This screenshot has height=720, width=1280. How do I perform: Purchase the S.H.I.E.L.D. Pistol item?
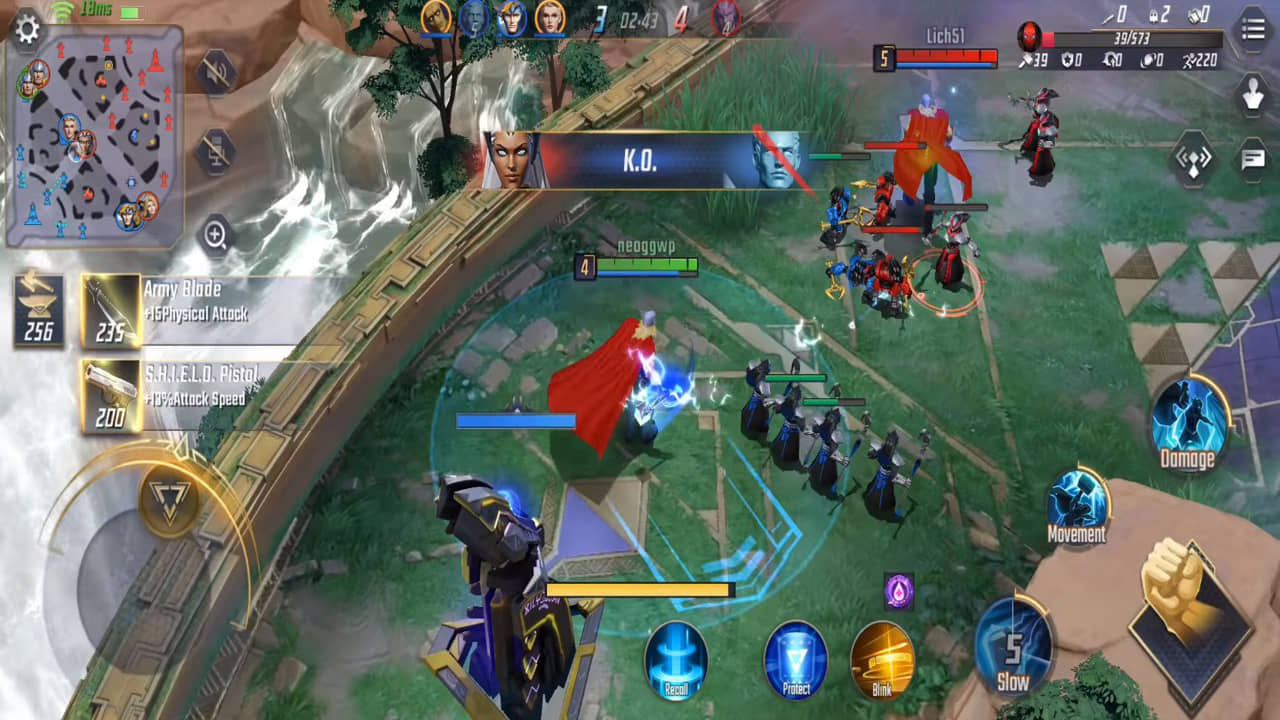pyautogui.click(x=111, y=396)
